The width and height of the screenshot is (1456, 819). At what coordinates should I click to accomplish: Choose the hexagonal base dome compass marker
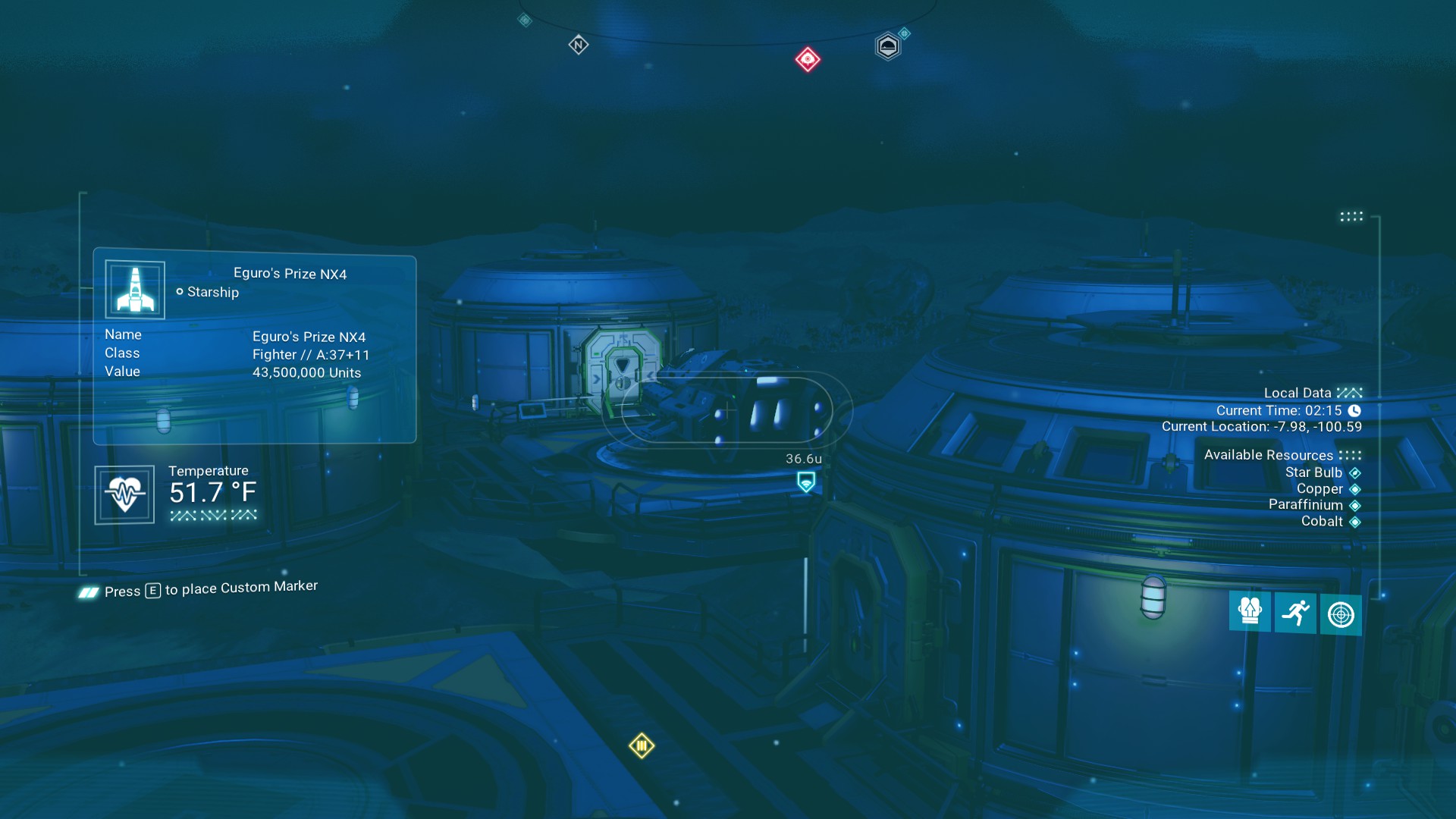pos(887,47)
